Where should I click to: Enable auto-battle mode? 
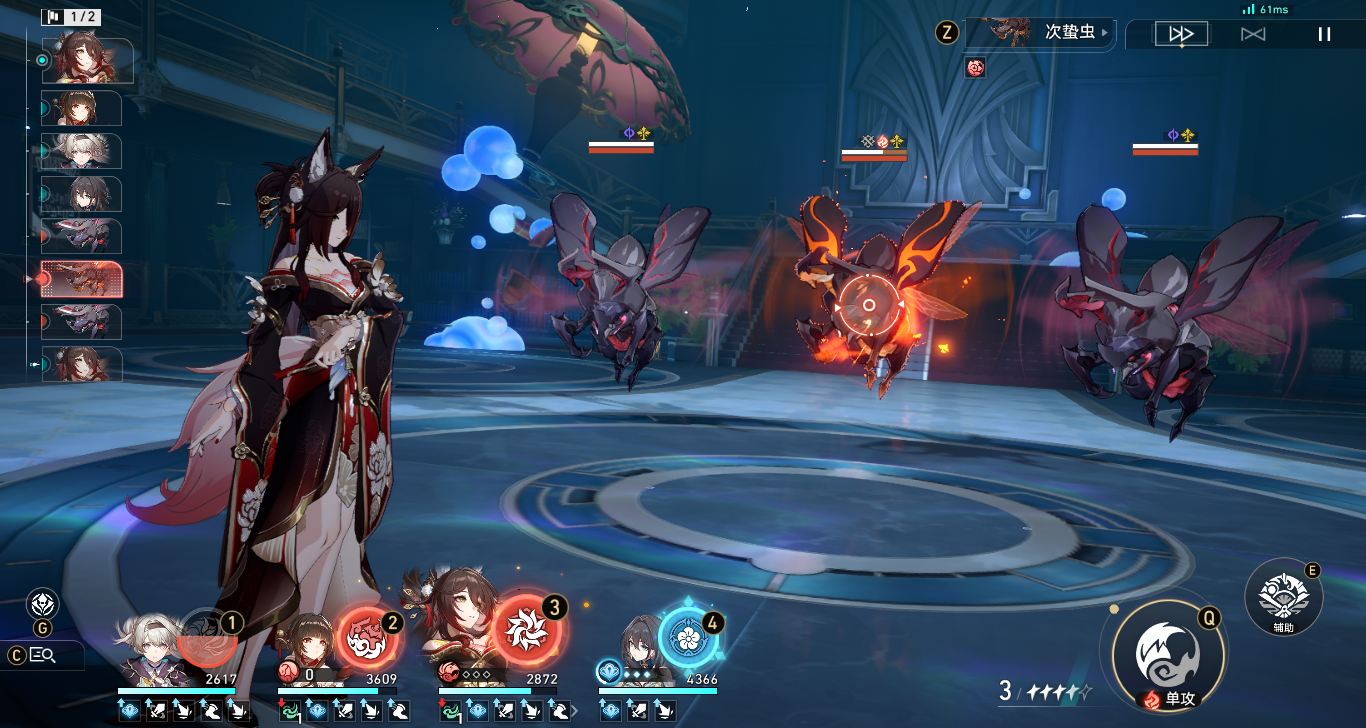[x=1253, y=34]
